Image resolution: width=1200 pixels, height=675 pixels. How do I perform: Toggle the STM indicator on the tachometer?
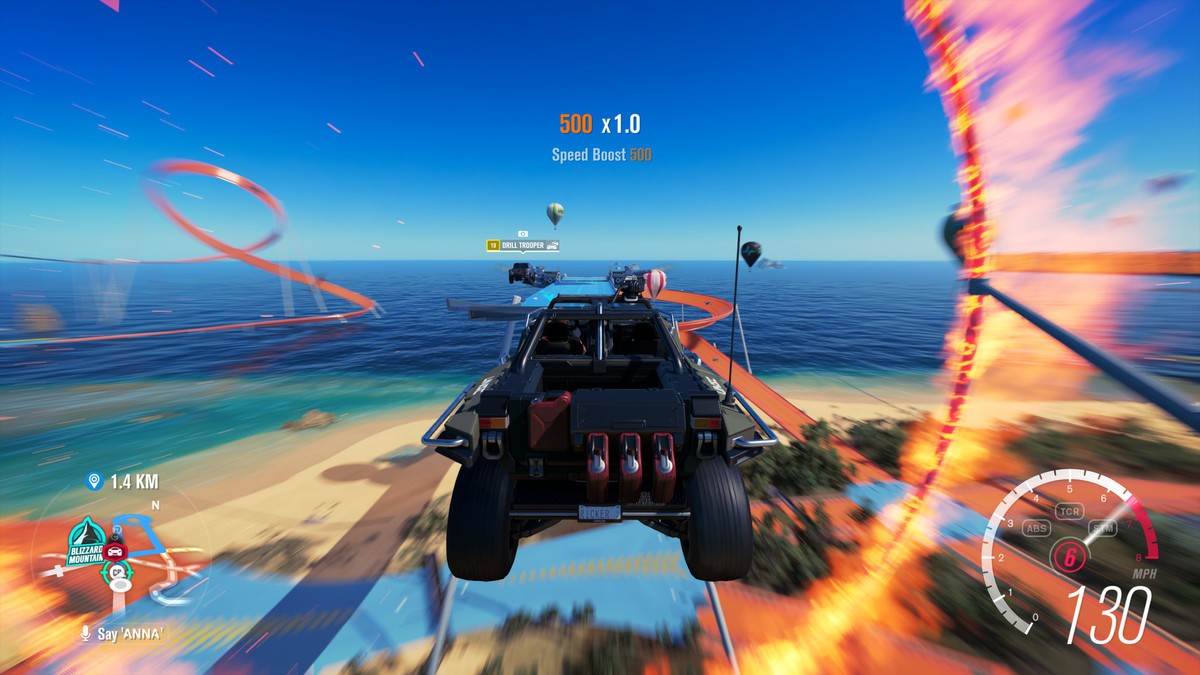click(x=1104, y=528)
